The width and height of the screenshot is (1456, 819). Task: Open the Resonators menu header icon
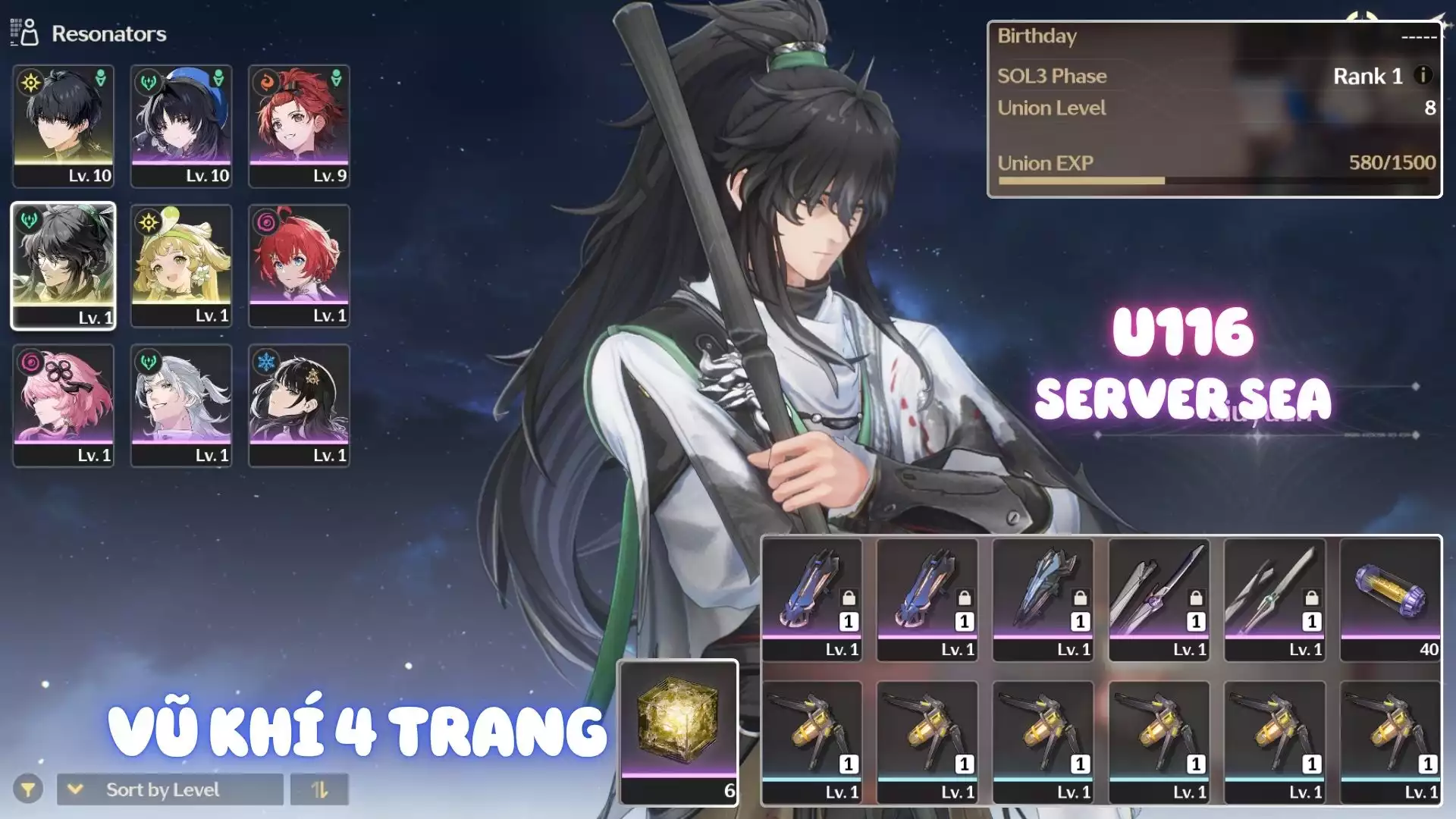24,33
